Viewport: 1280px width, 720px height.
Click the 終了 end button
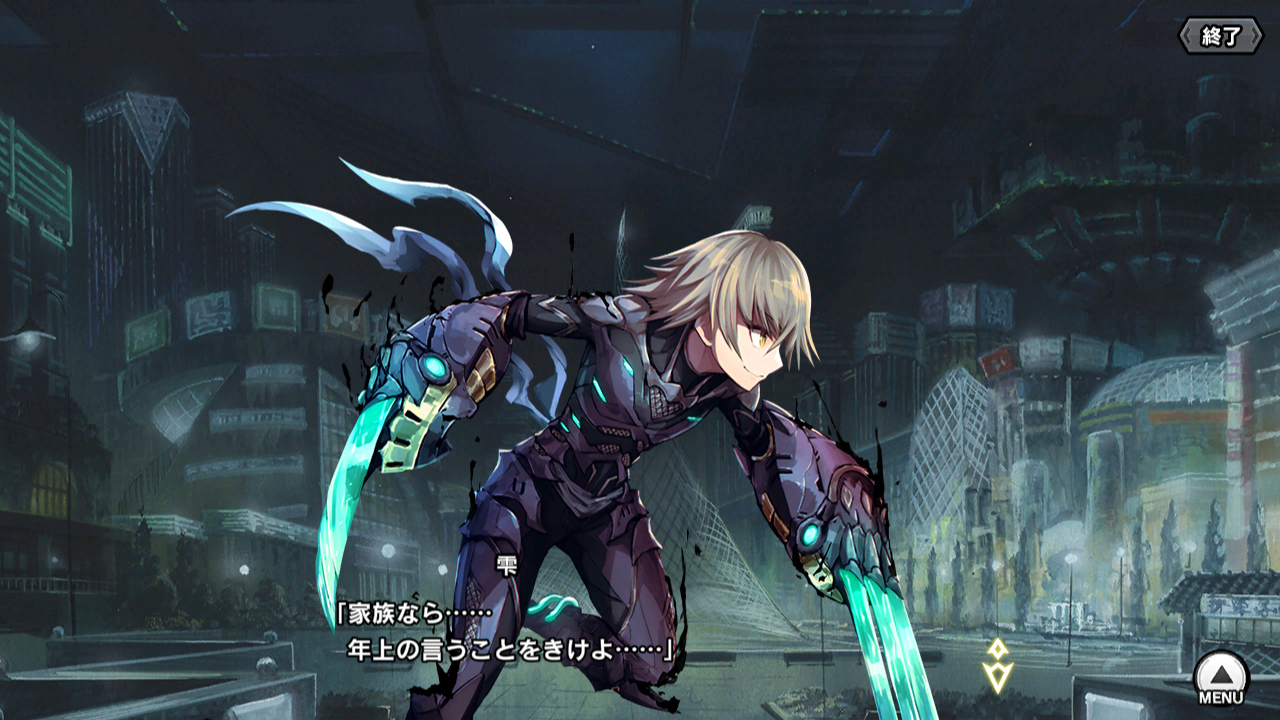point(1220,37)
